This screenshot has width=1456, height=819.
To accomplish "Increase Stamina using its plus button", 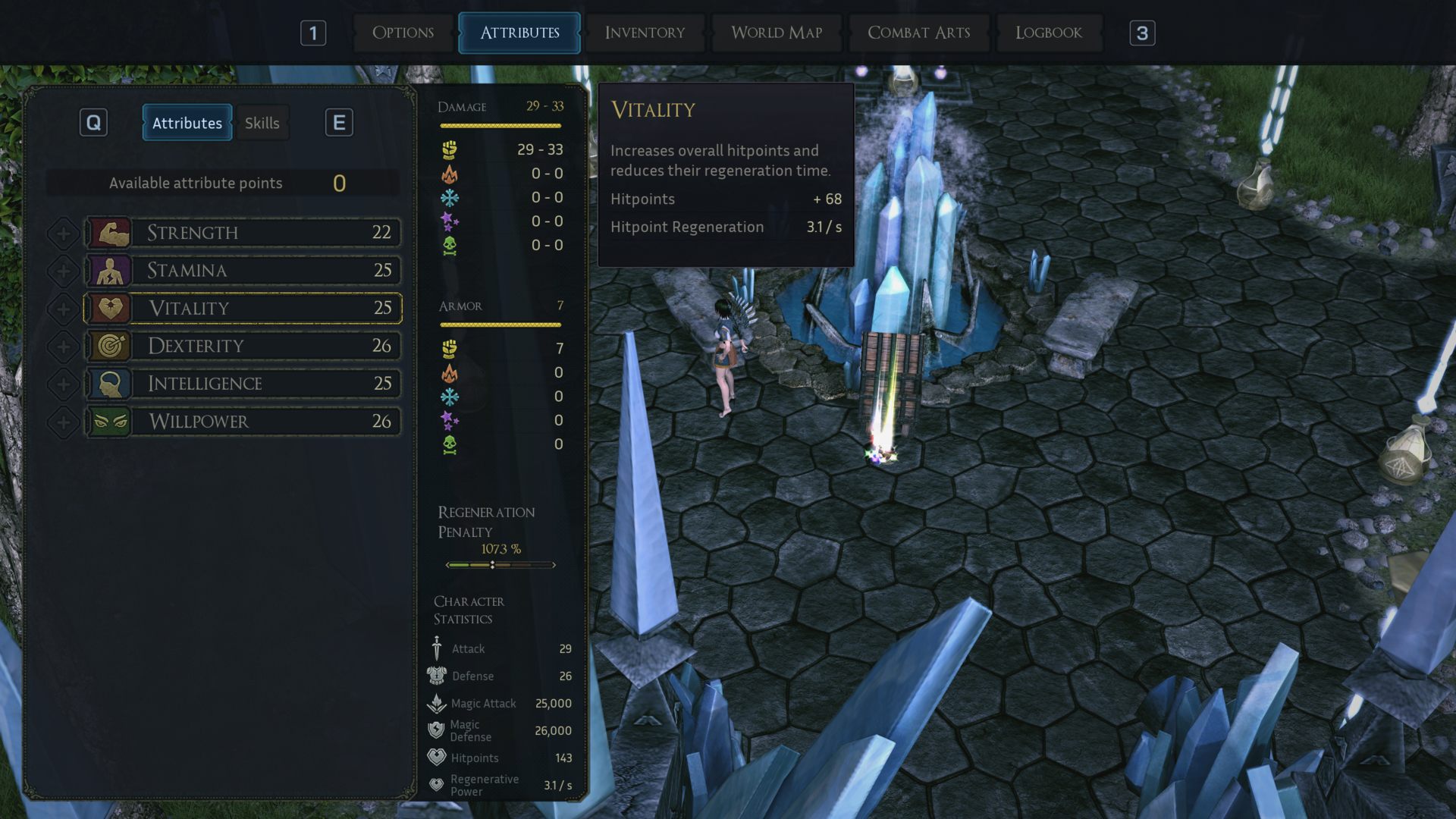I will pos(64,271).
